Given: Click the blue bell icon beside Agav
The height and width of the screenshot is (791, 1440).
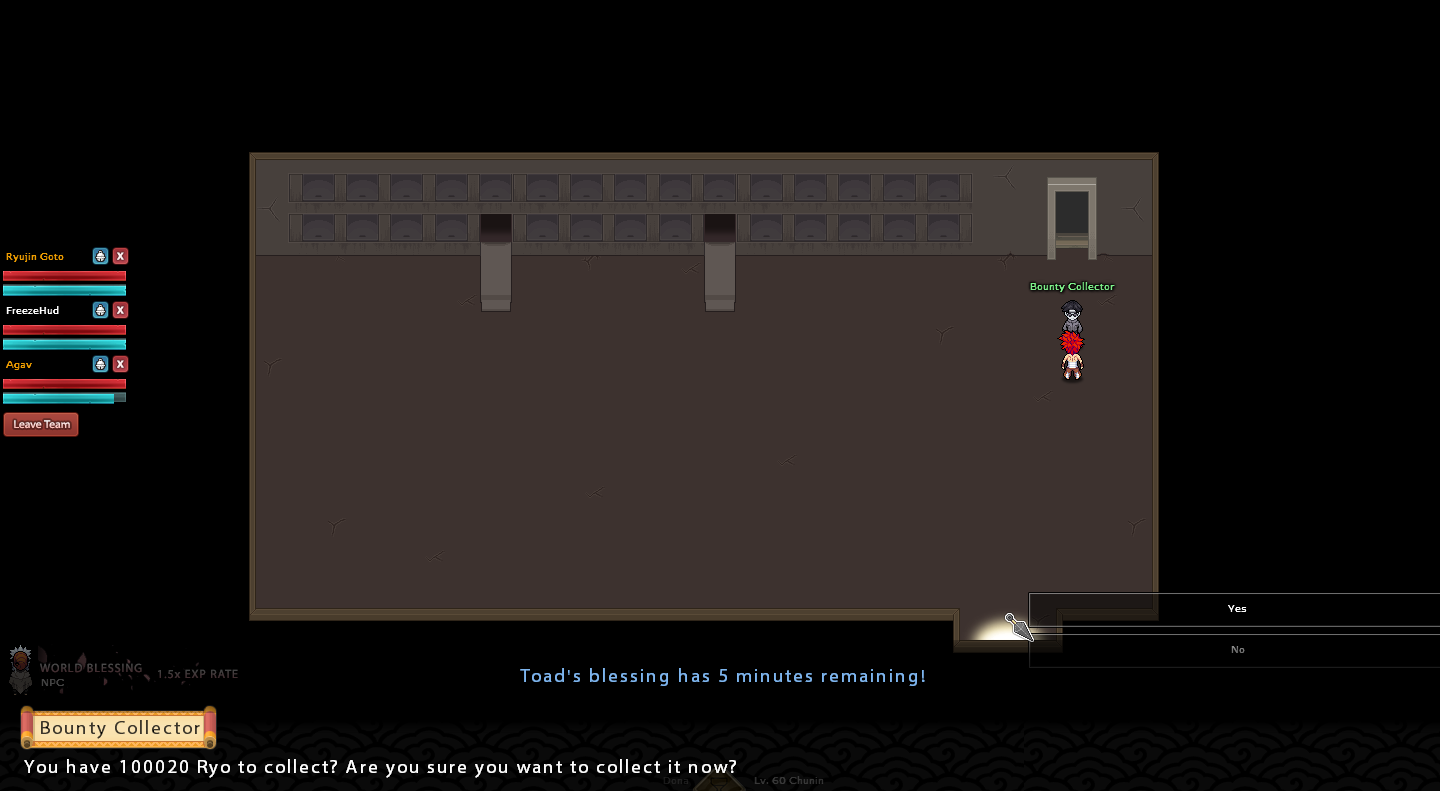Looking at the screenshot, I should tap(100, 364).
